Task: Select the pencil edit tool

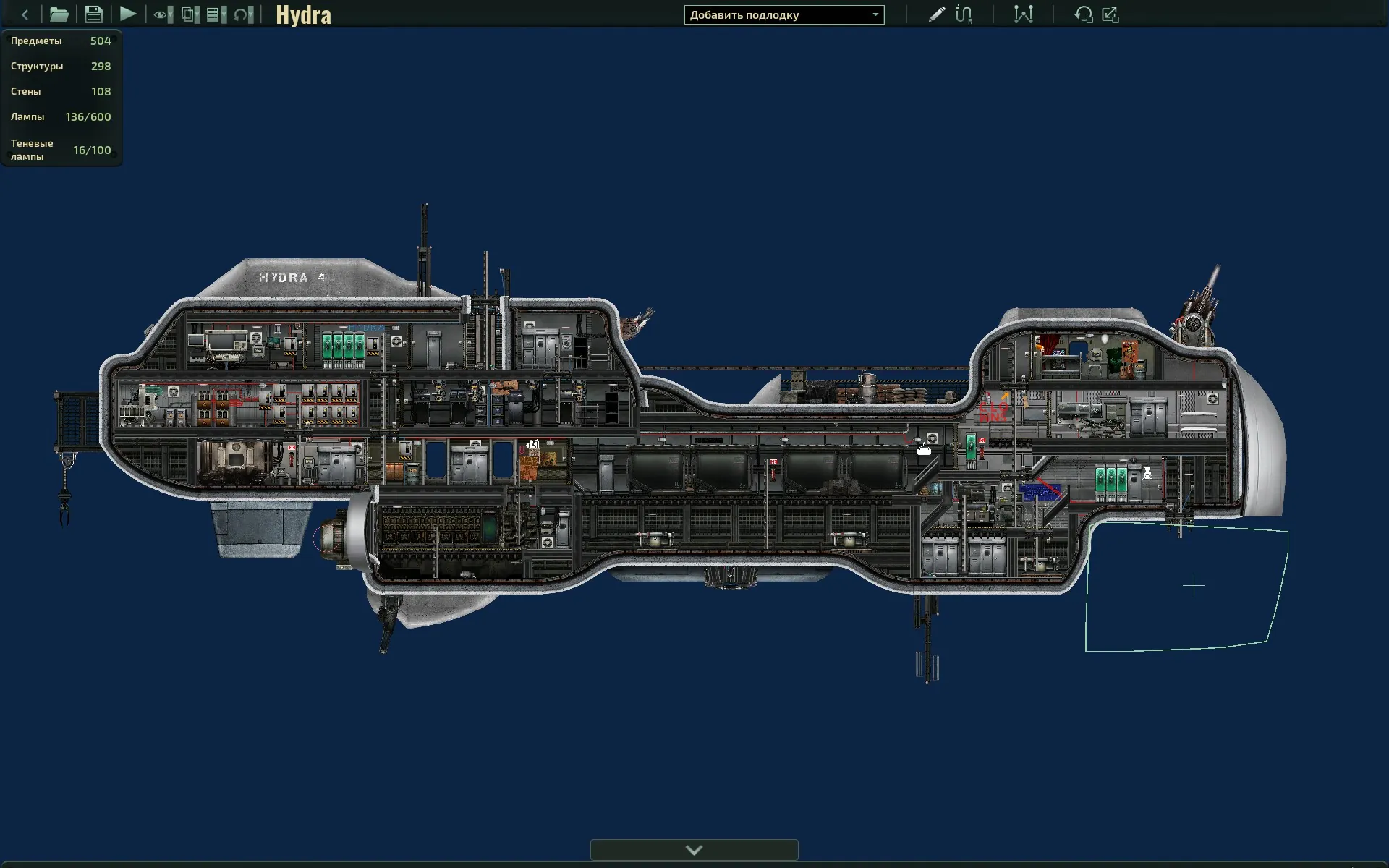Action: (x=936, y=14)
